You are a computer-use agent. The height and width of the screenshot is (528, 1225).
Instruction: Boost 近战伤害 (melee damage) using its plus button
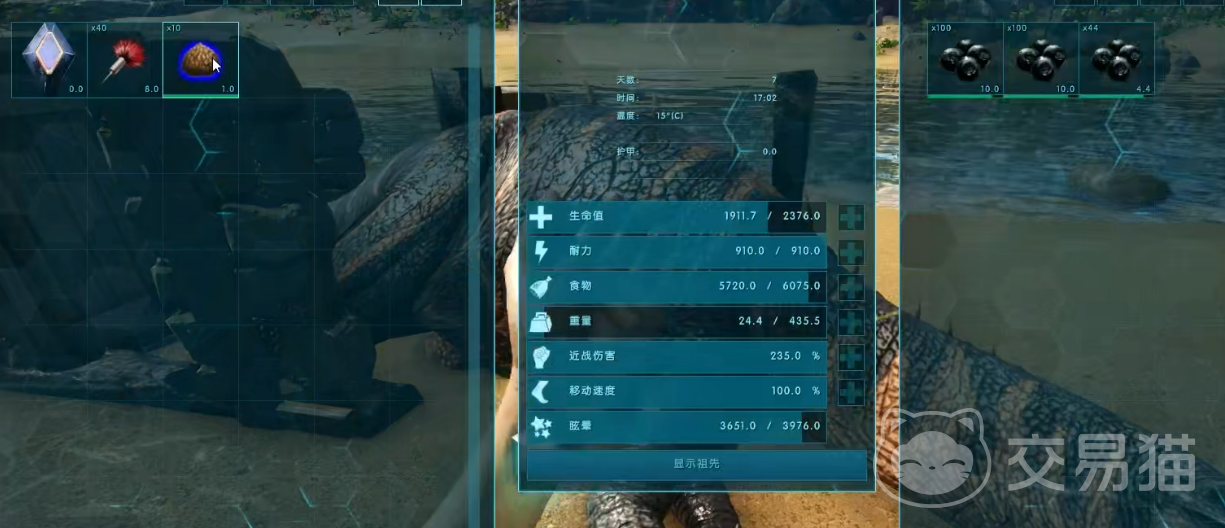pos(851,357)
